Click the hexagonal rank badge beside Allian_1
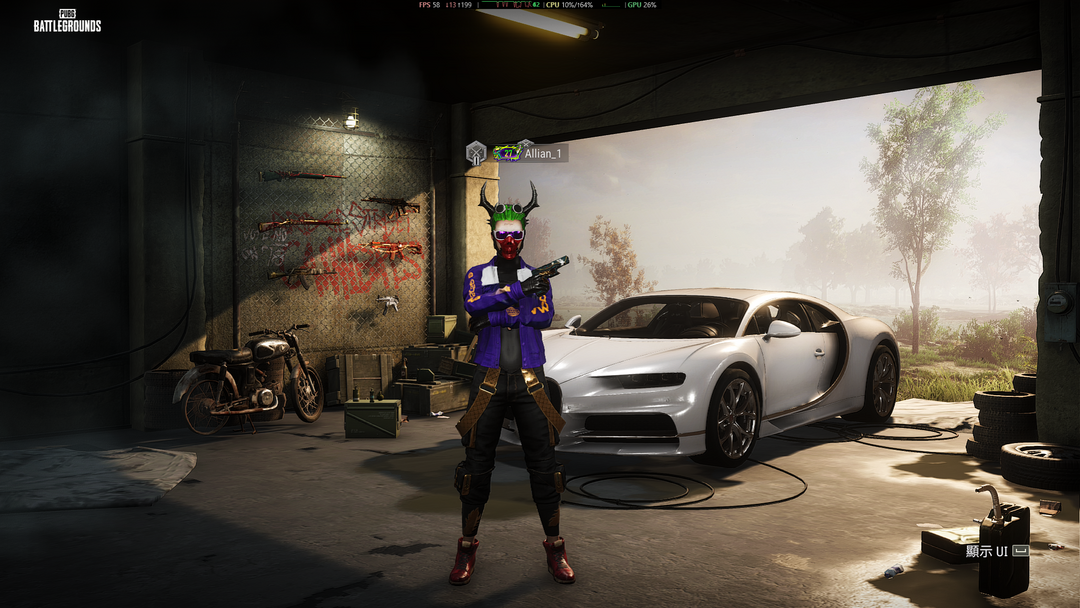1080x608 pixels. pyautogui.click(x=476, y=153)
